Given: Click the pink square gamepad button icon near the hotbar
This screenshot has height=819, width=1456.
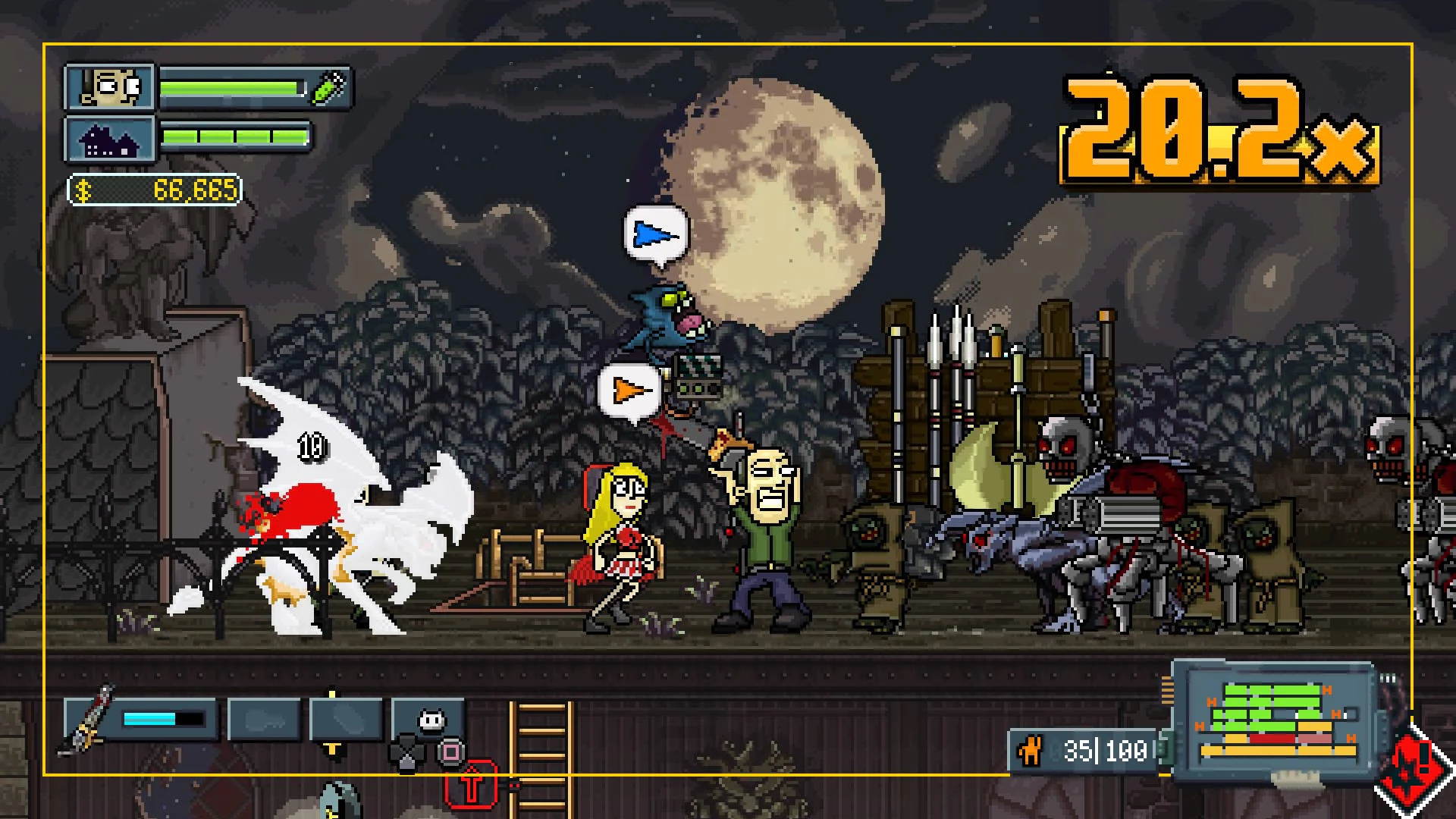Looking at the screenshot, I should (450, 749).
